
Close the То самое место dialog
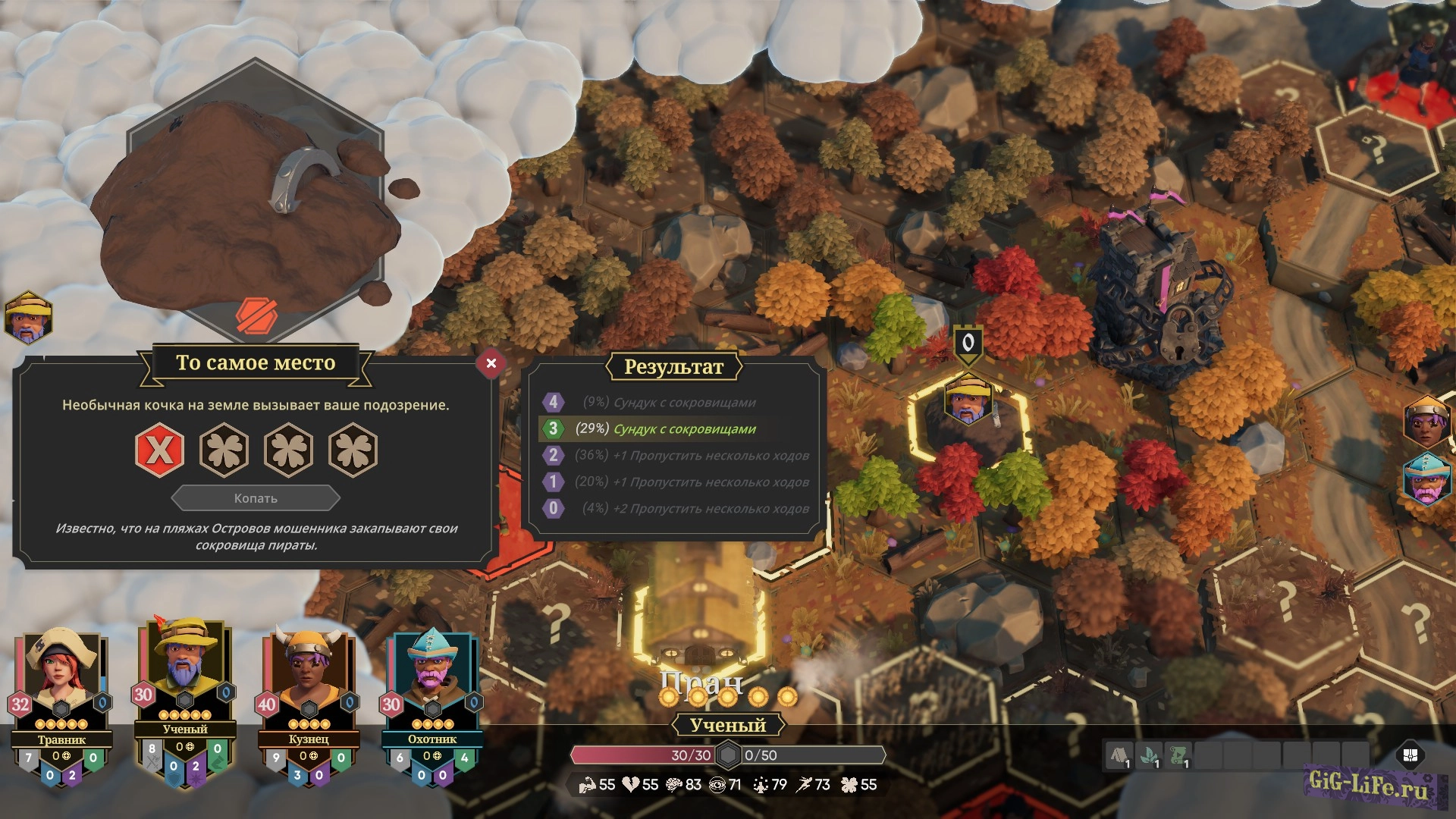491,363
